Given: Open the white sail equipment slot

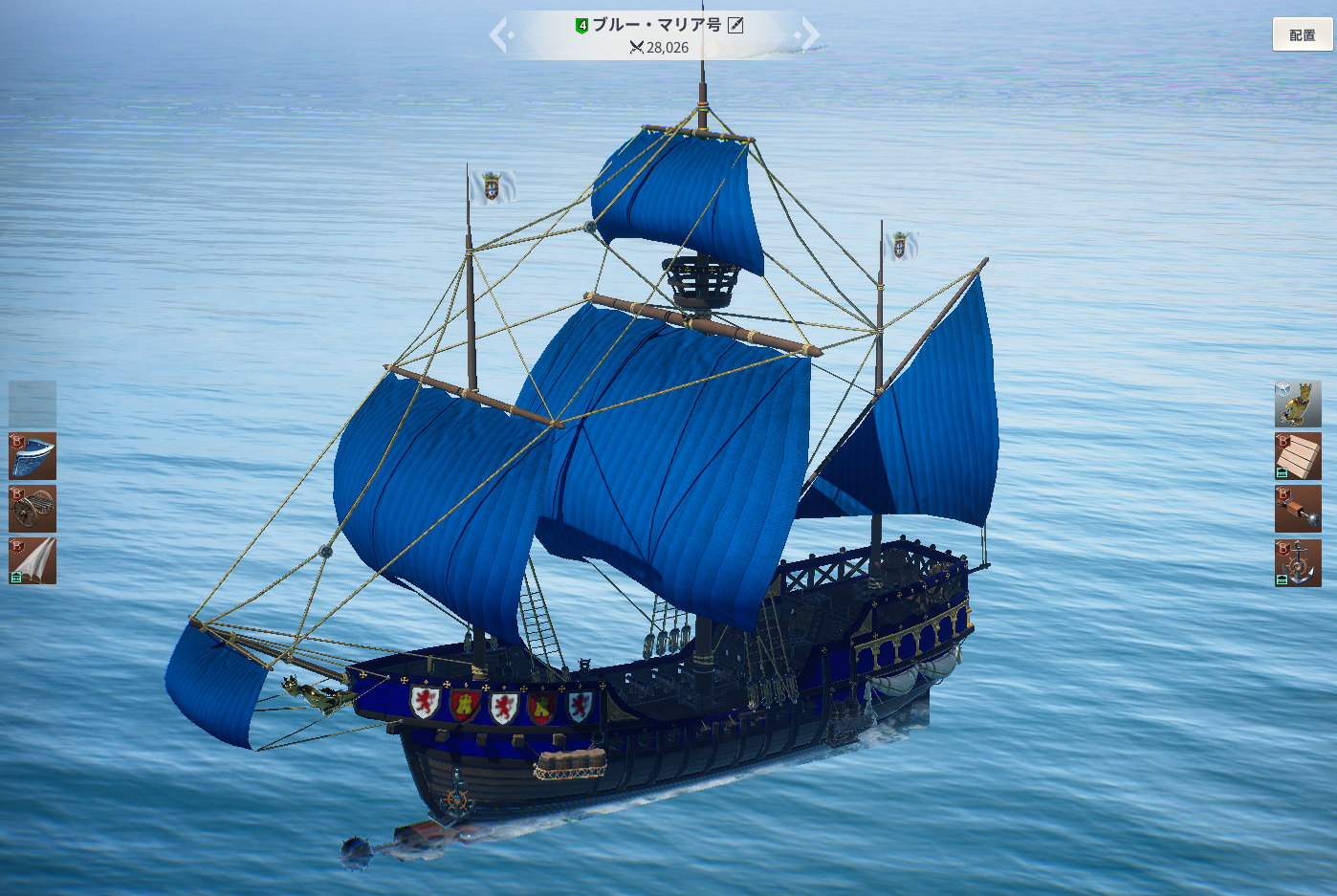Looking at the screenshot, I should click(x=33, y=560).
